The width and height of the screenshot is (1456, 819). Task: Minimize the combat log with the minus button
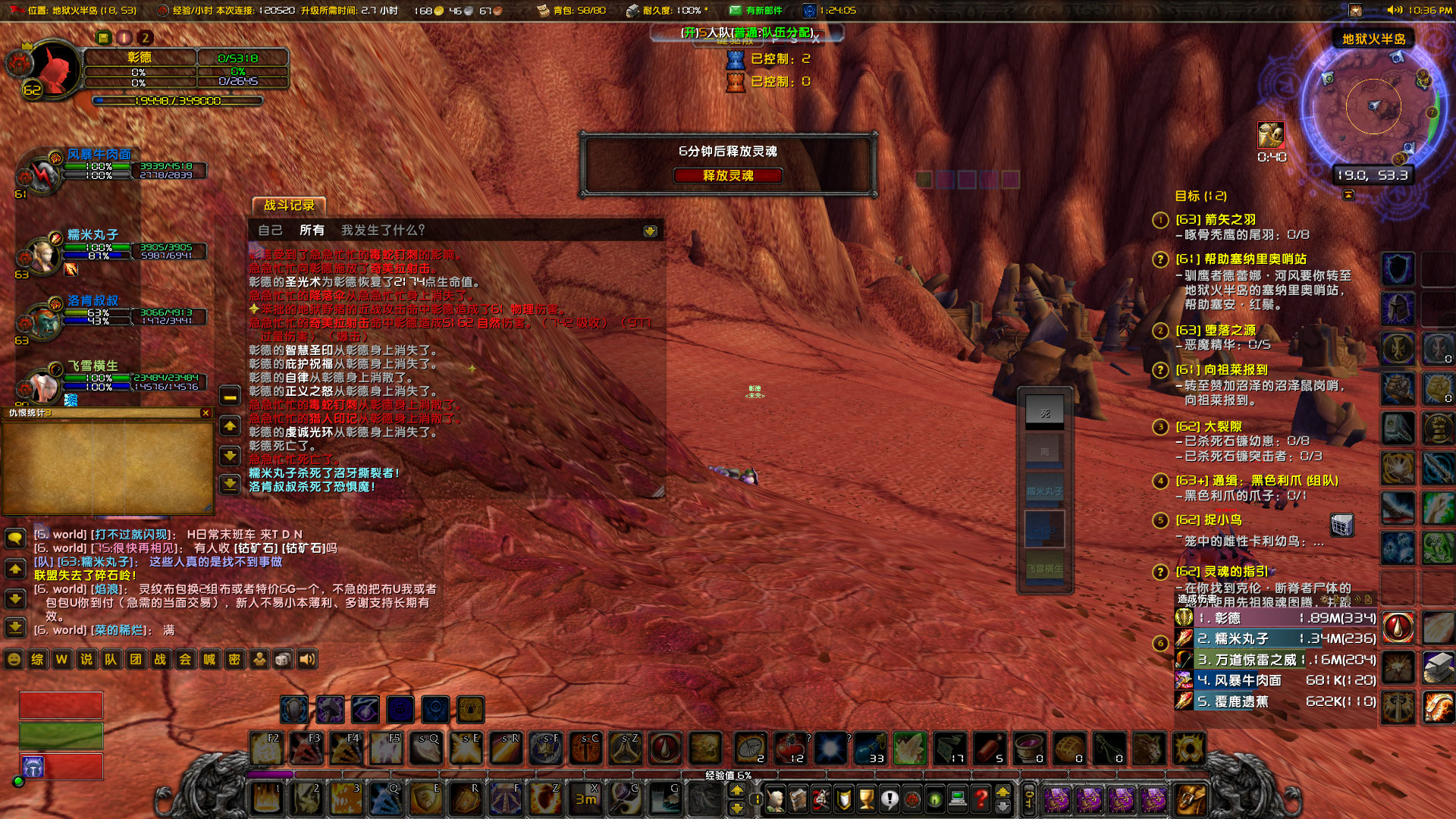point(228,397)
